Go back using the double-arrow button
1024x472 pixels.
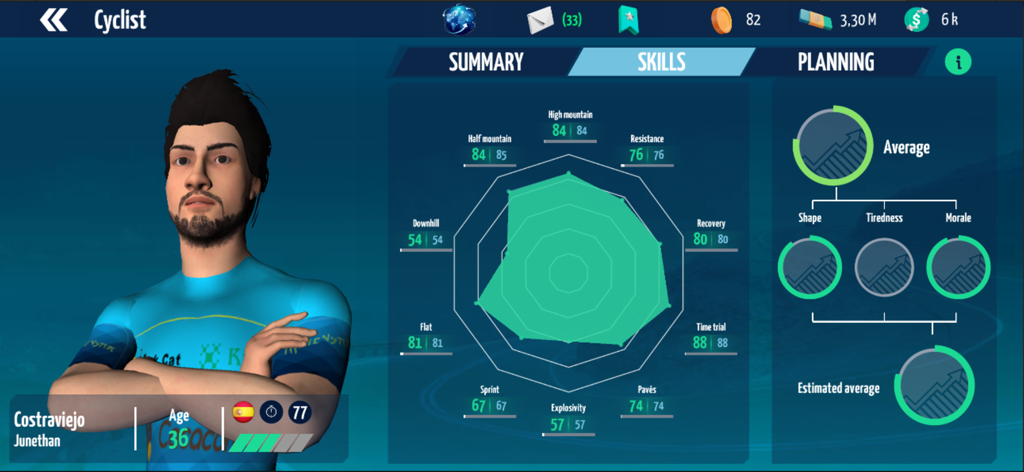click(x=54, y=20)
